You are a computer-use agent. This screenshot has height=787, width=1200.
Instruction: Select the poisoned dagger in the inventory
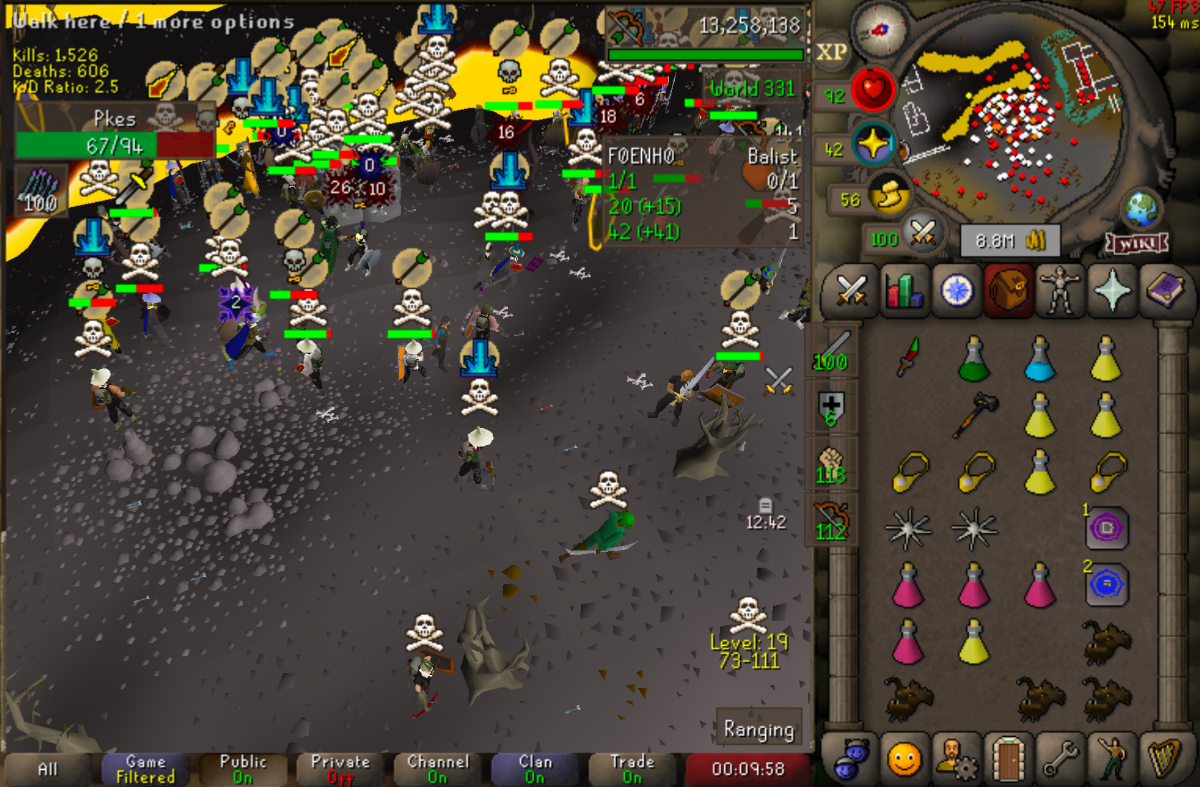coord(907,358)
